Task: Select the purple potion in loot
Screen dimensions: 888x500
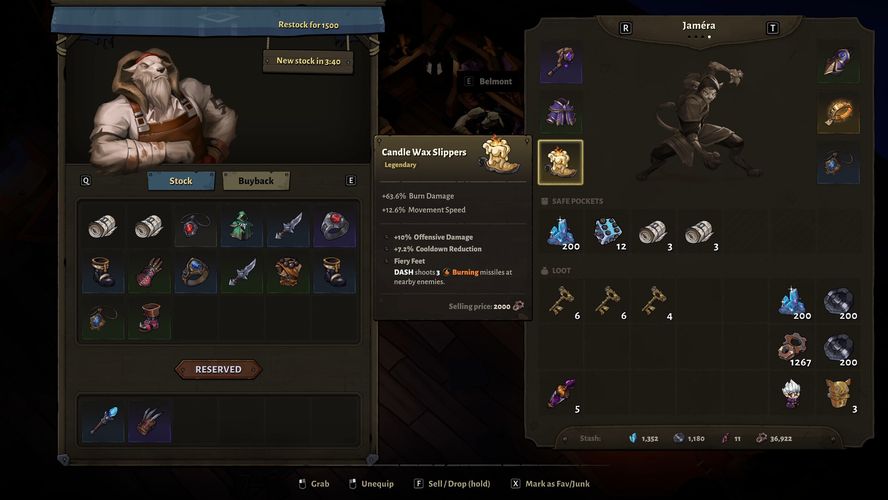Action: pos(560,392)
